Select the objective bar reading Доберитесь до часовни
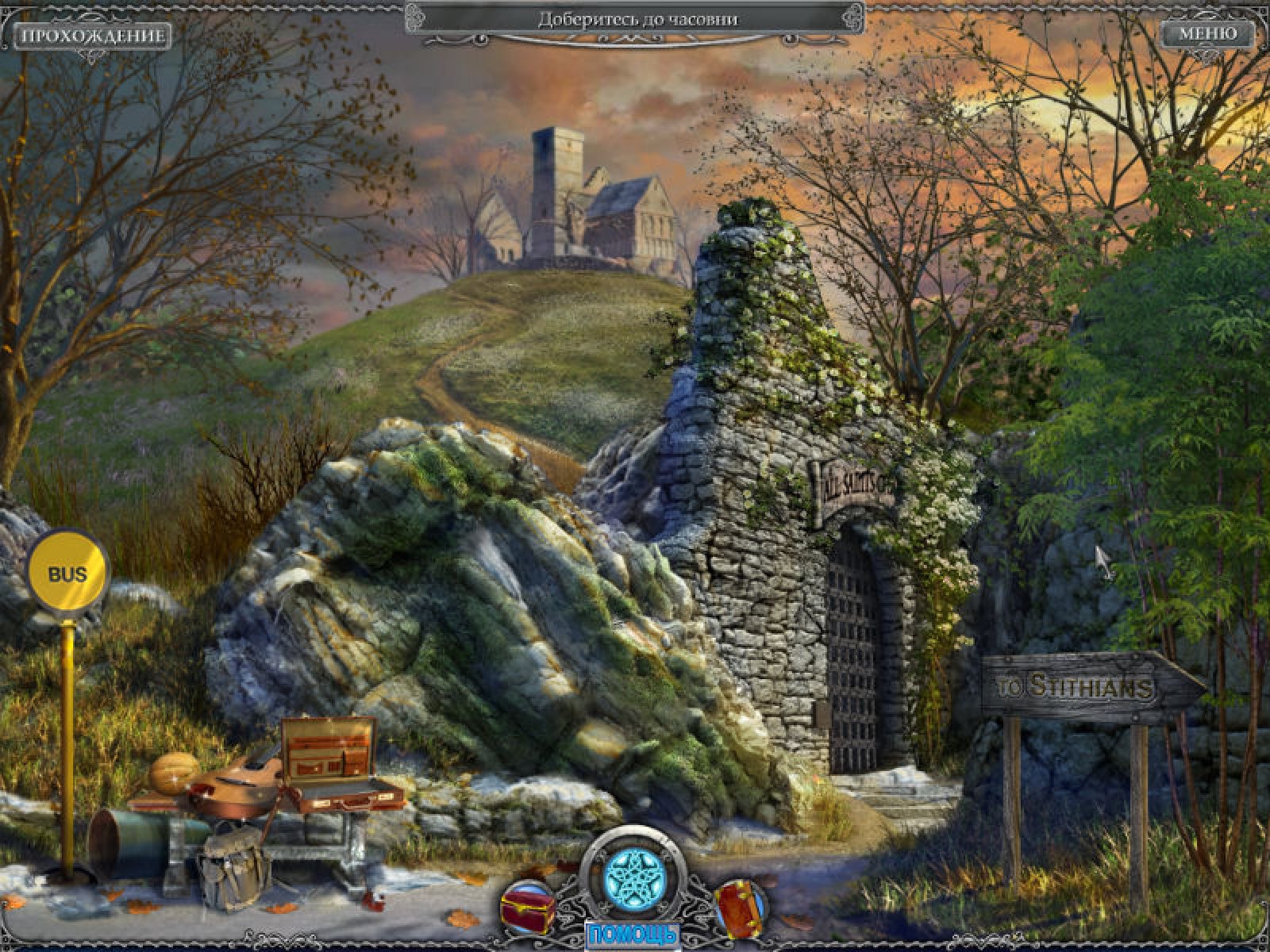Viewport: 1270px width, 952px height. click(x=637, y=20)
